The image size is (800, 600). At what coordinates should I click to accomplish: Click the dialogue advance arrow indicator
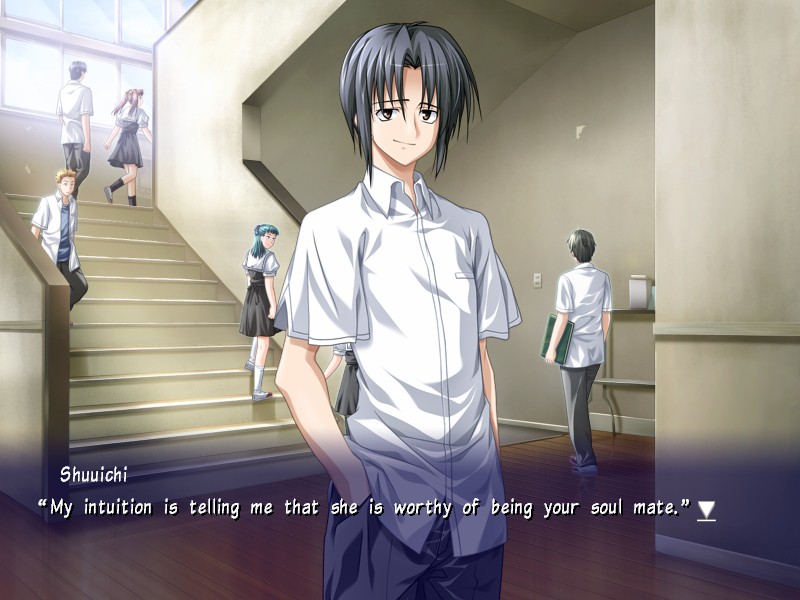coord(706,510)
